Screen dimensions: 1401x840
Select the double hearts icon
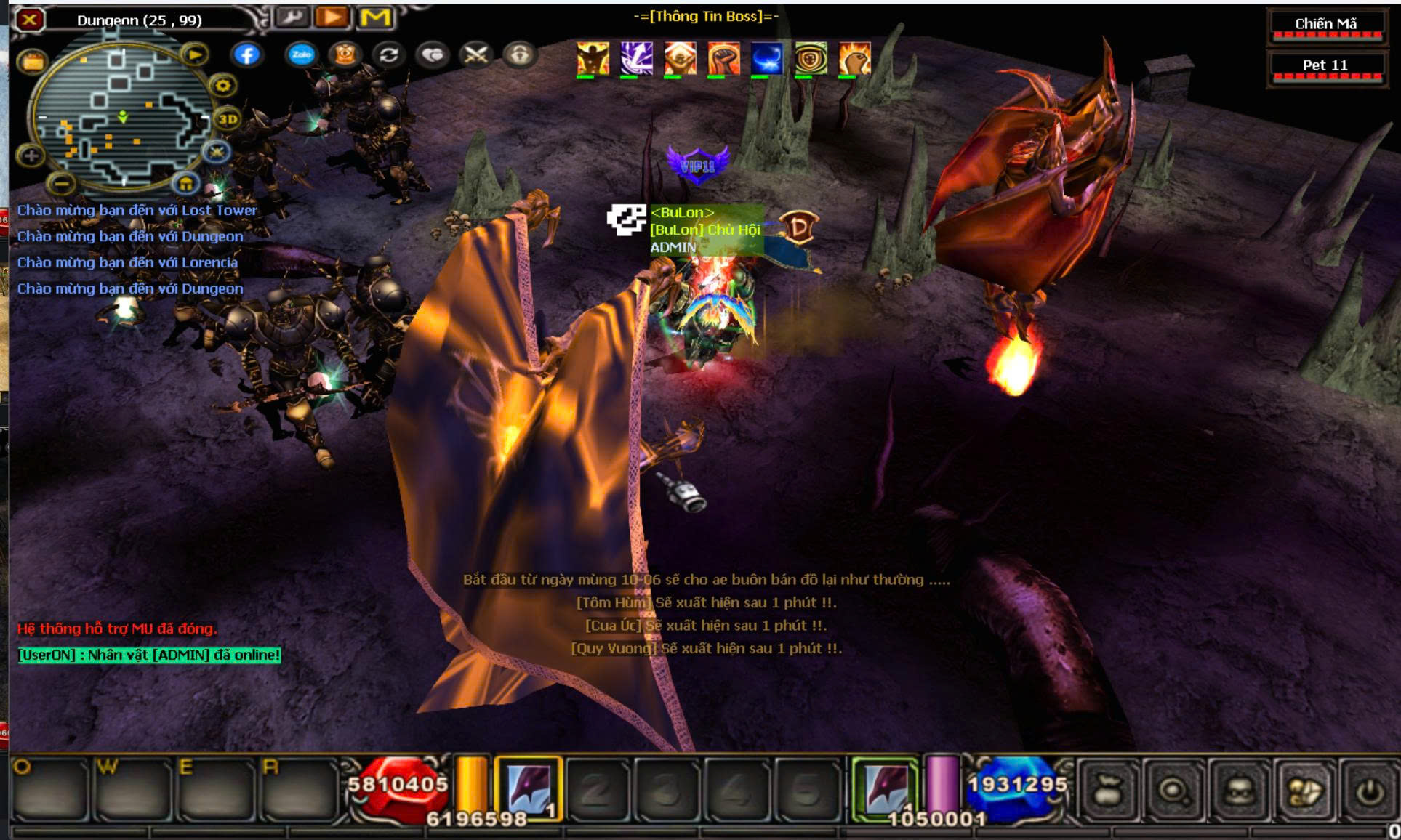point(433,55)
